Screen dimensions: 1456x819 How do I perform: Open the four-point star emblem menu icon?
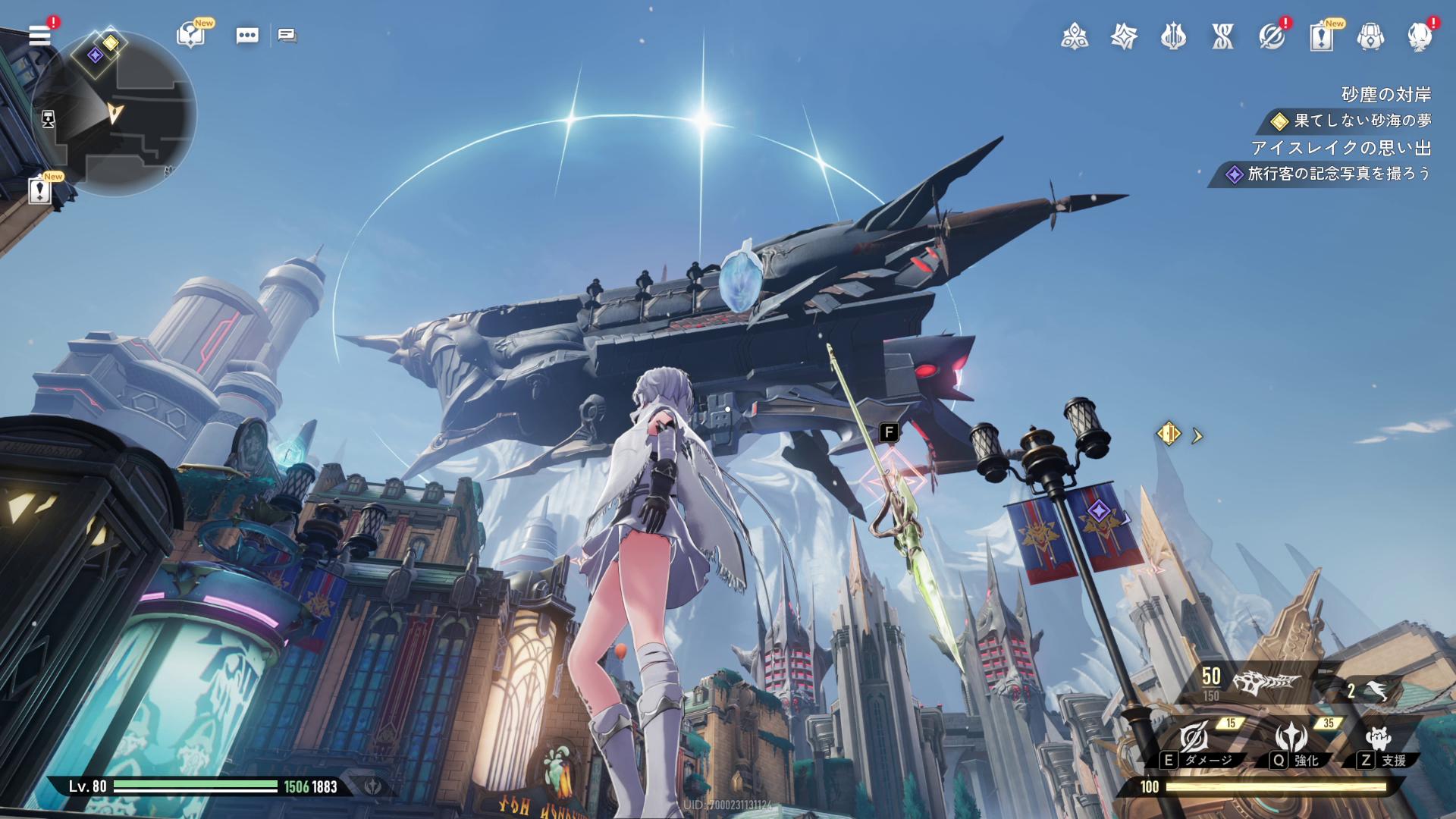click(x=1124, y=36)
